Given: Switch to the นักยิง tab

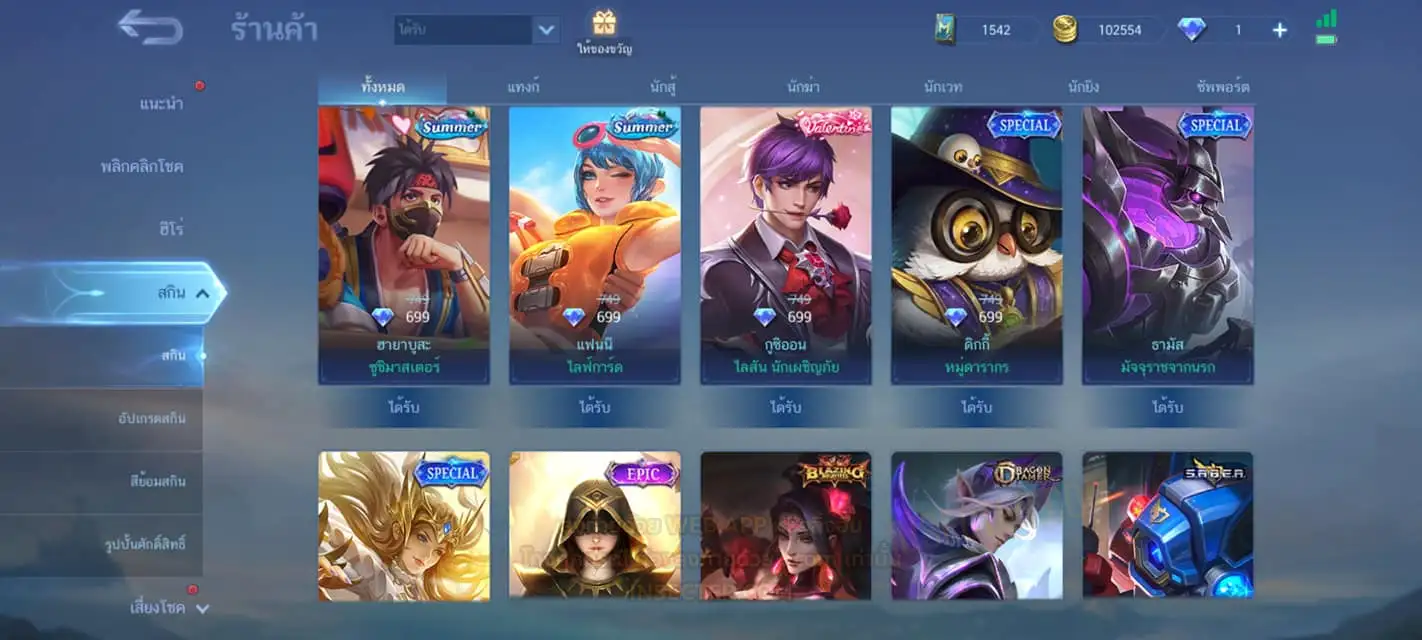Looking at the screenshot, I should tap(1083, 87).
